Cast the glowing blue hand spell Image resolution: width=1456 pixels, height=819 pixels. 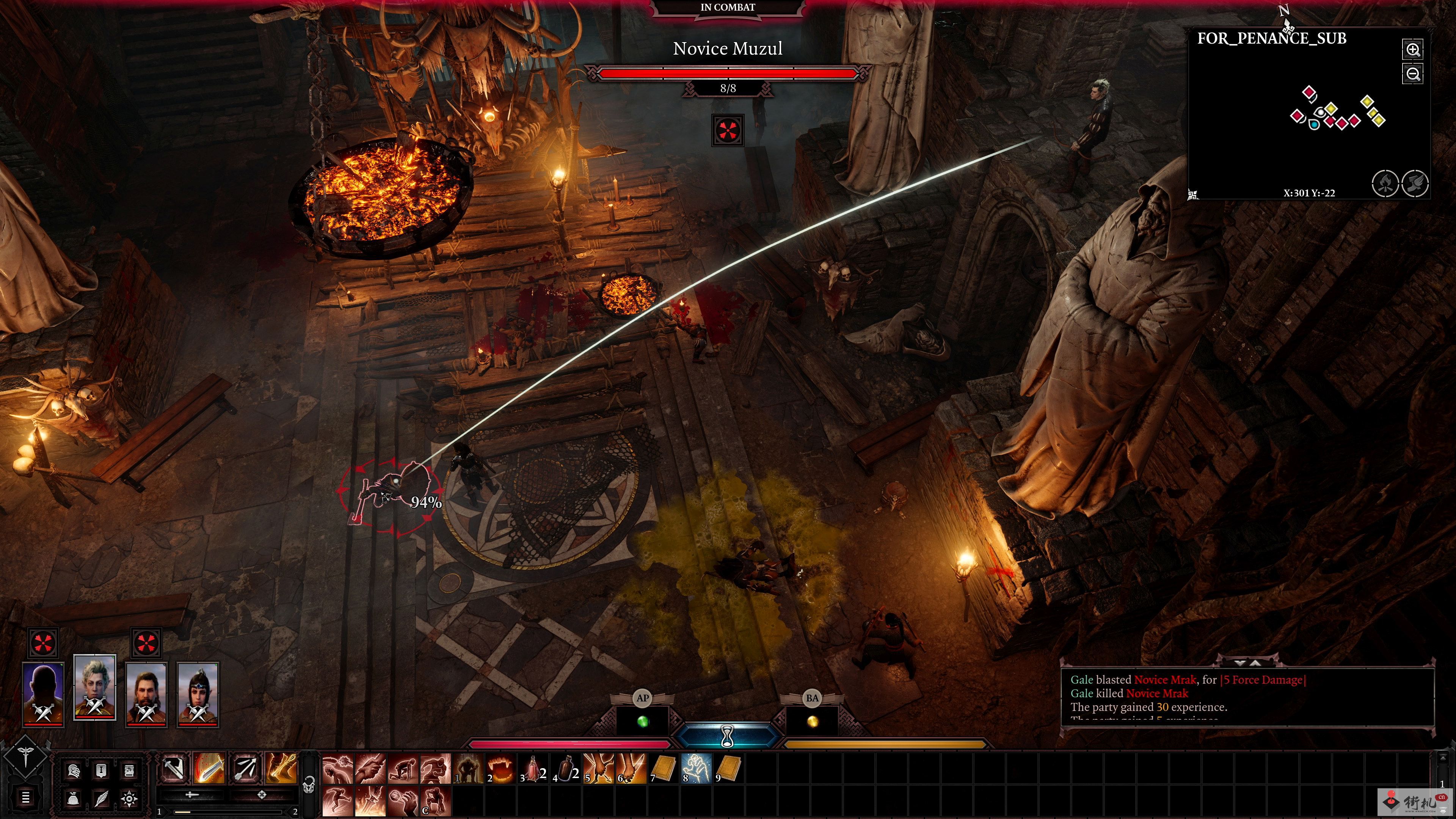[696, 769]
